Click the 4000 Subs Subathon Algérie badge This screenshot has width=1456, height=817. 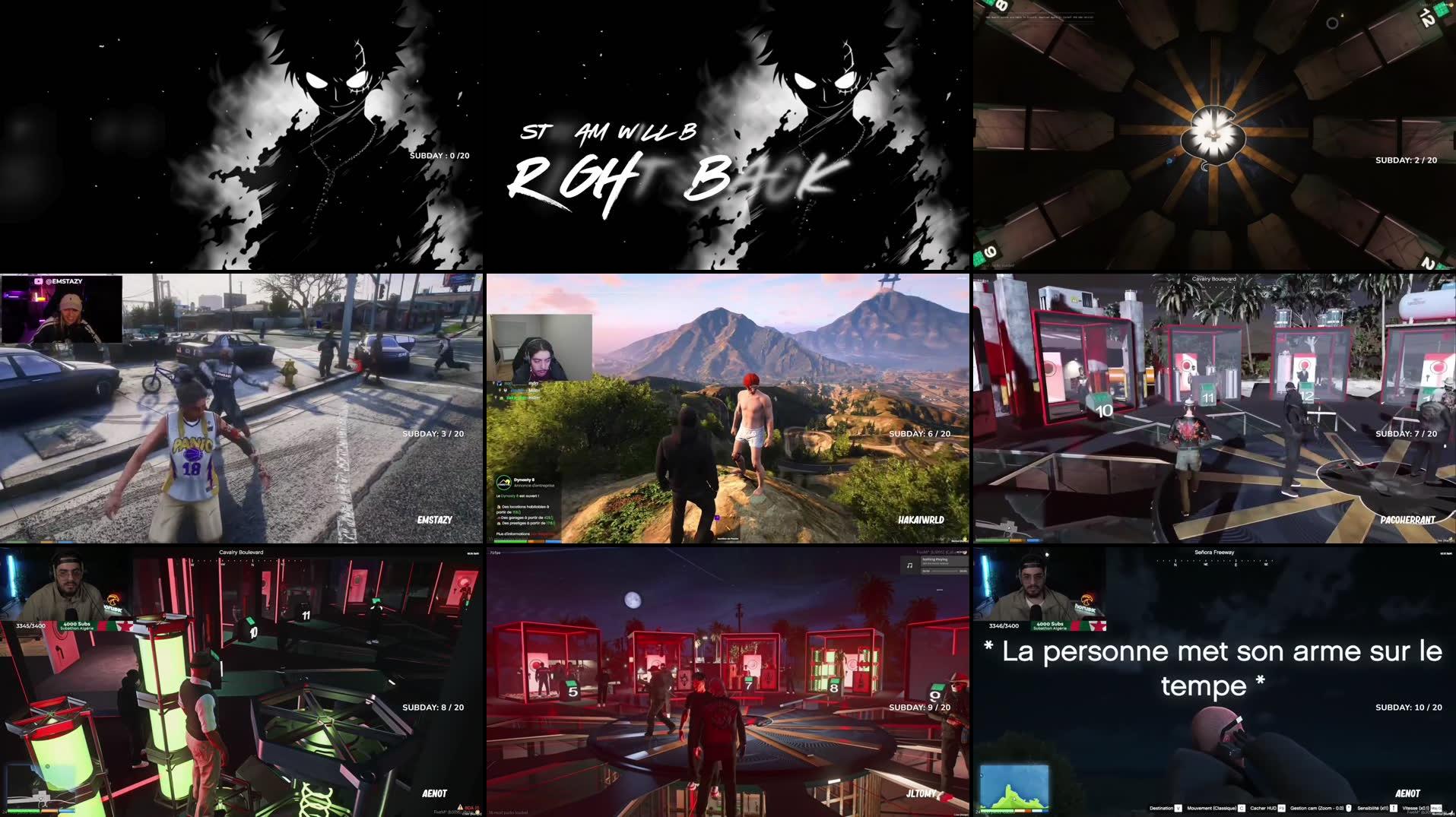coord(1050,626)
